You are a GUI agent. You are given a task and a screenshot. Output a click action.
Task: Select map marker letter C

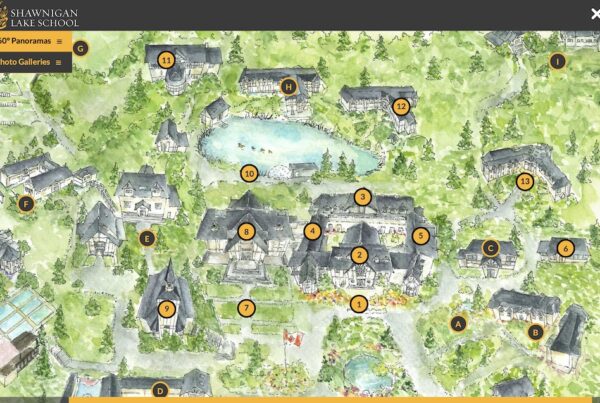coord(490,247)
